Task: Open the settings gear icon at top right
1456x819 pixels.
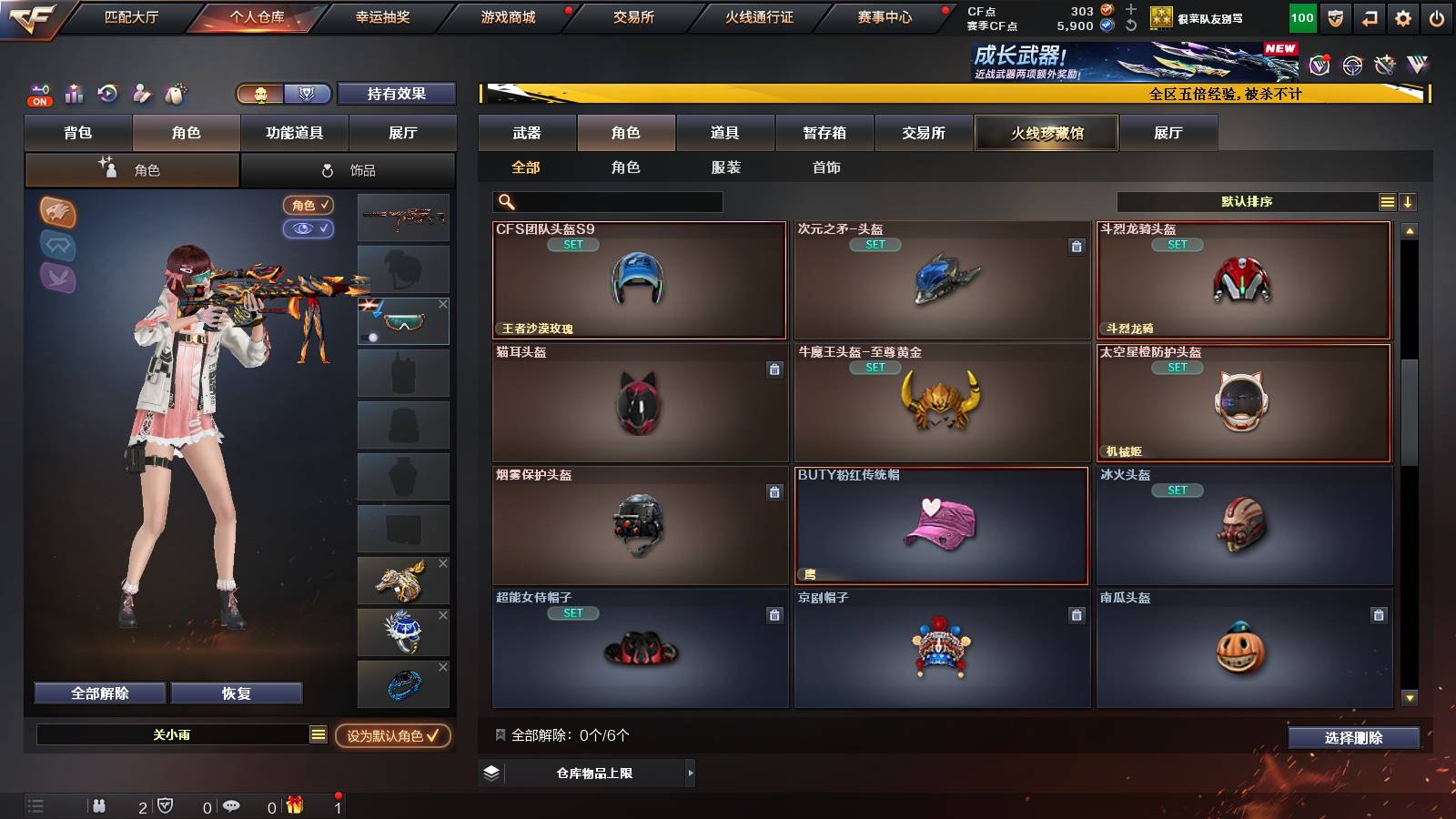Action: coord(1402,16)
